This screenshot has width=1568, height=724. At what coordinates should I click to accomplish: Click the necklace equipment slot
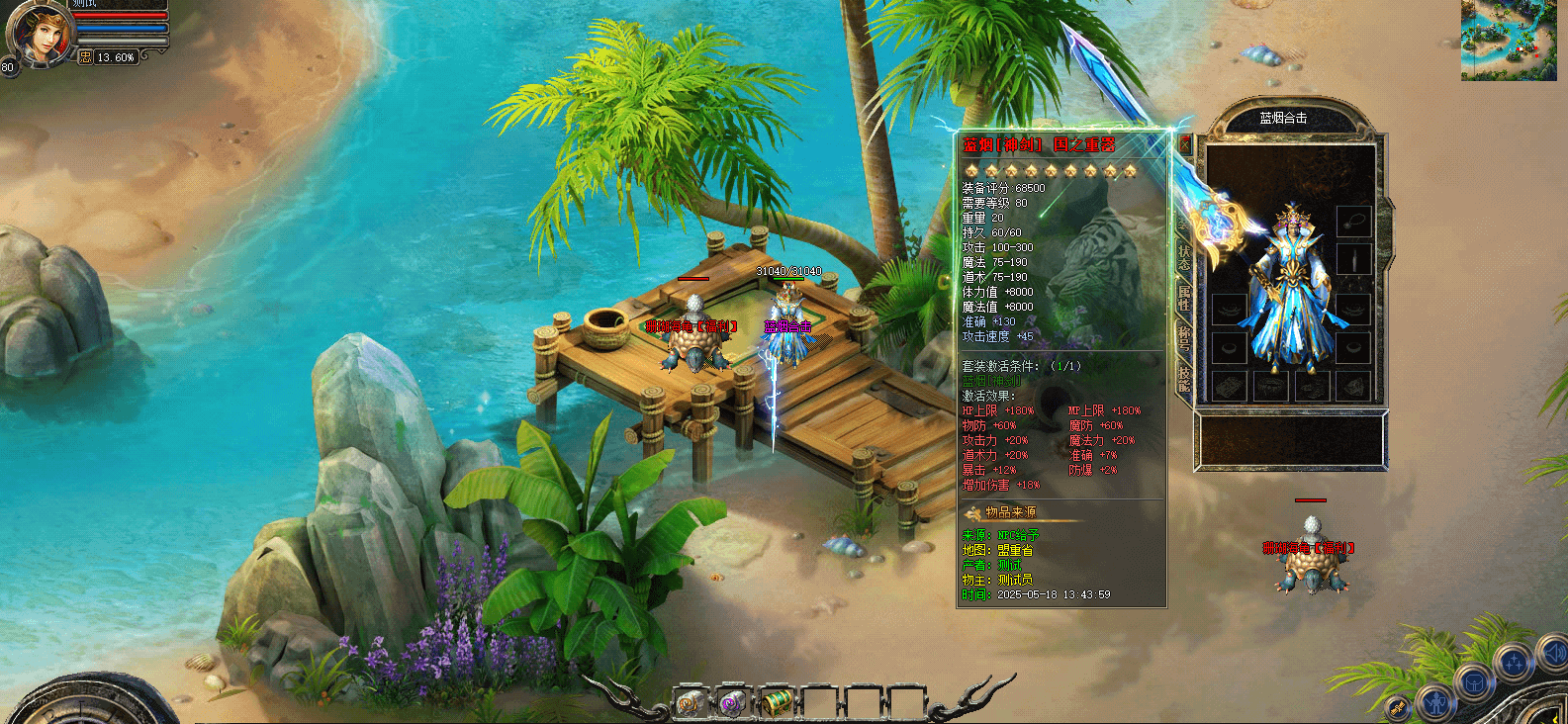(1353, 220)
